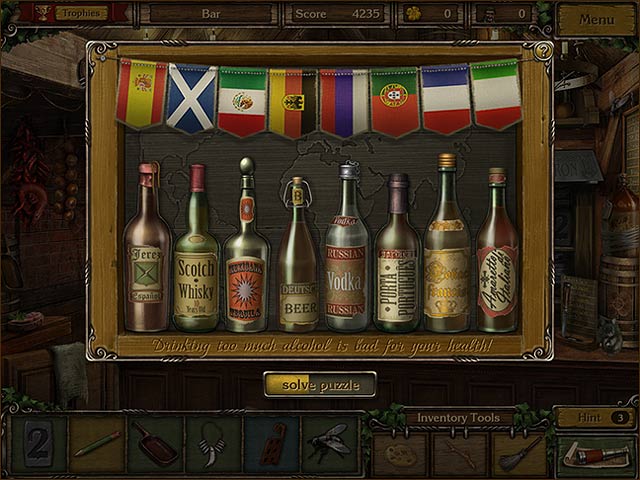Image resolution: width=640 pixels, height=480 pixels.
Task: Click the solve puzzle button
Action: click(320, 385)
